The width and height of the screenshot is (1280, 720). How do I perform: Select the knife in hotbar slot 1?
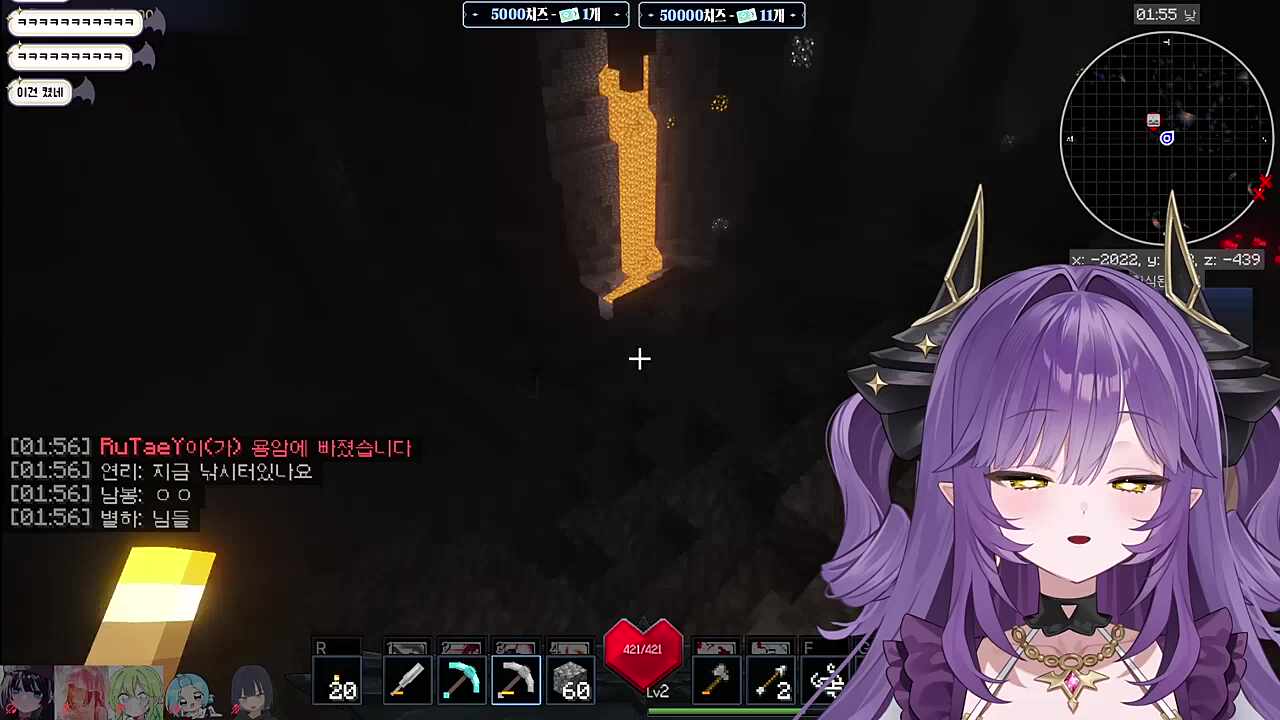point(407,680)
